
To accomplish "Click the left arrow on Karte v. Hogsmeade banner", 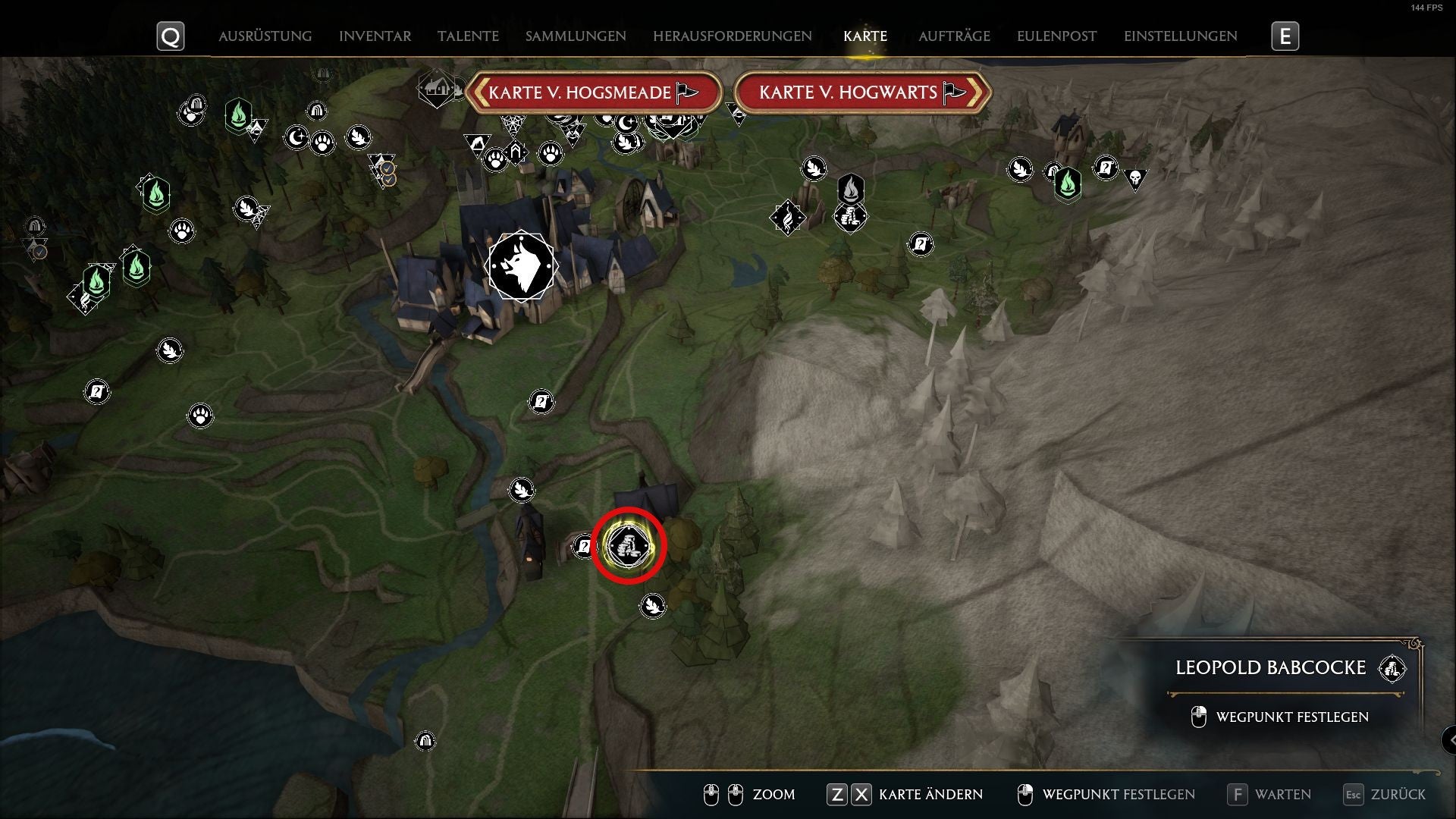I will (480, 92).
